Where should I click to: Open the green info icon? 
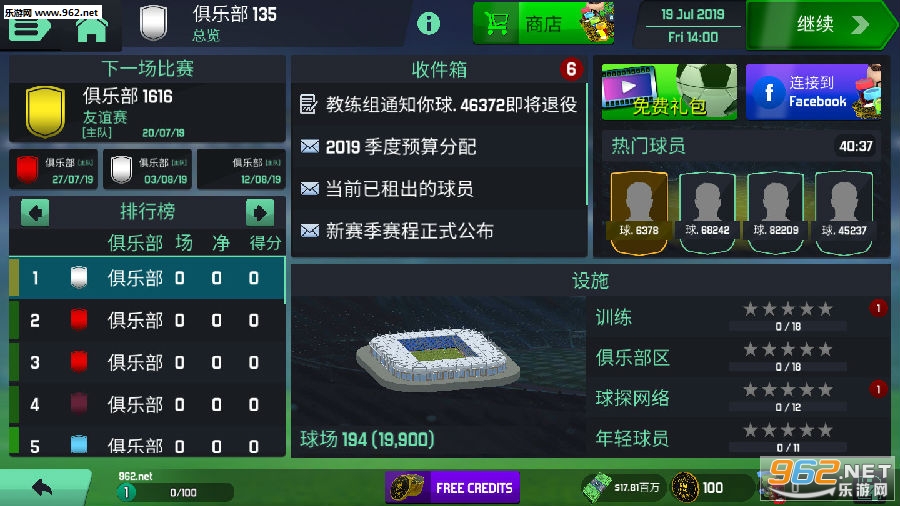[428, 23]
